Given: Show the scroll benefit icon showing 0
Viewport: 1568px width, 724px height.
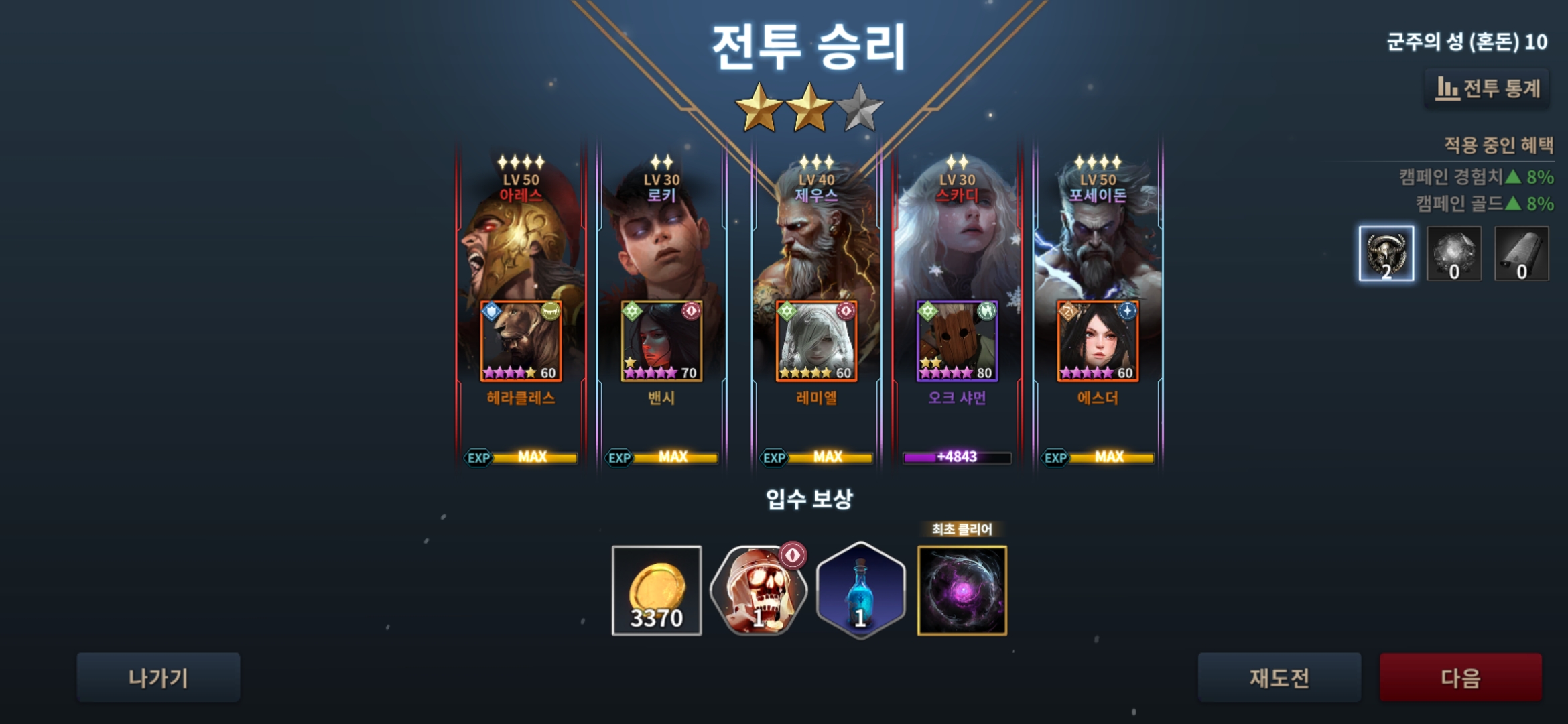Looking at the screenshot, I should [x=1522, y=253].
